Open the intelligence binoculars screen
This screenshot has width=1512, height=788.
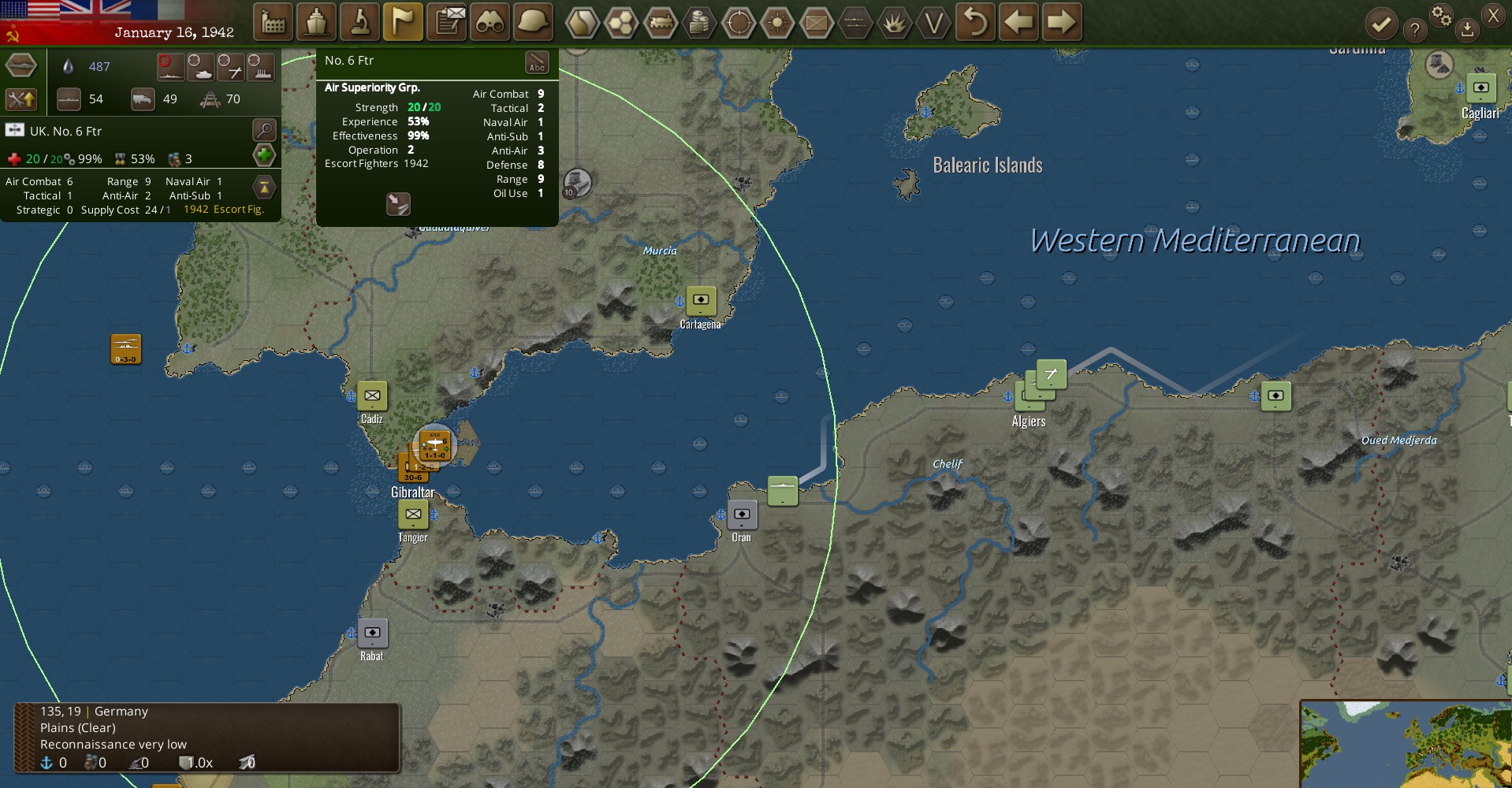tap(490, 22)
